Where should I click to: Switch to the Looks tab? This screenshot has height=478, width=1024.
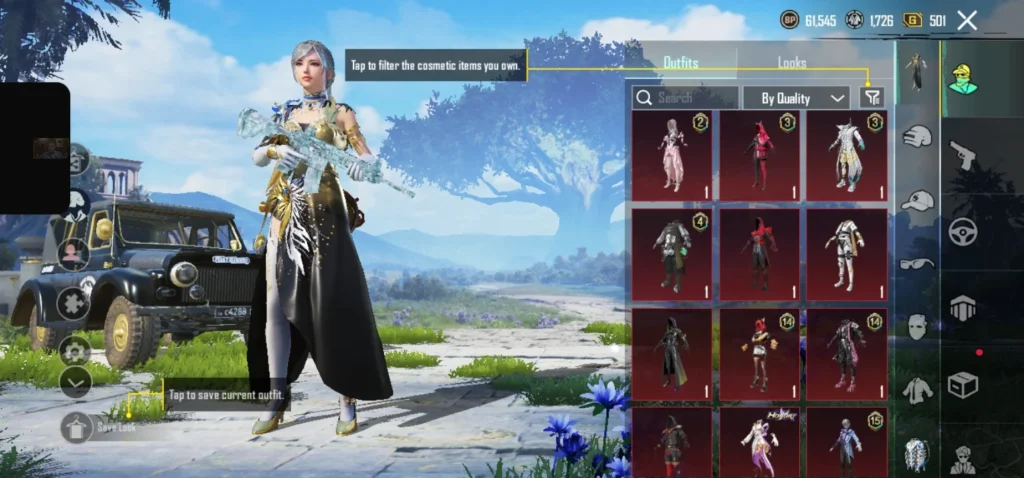[x=791, y=63]
